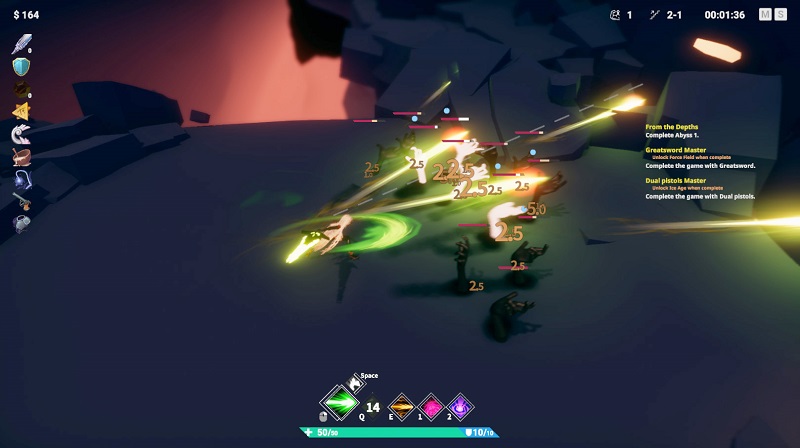Click the M button beside the timer
This screenshot has width=800, height=448.
pos(766,15)
